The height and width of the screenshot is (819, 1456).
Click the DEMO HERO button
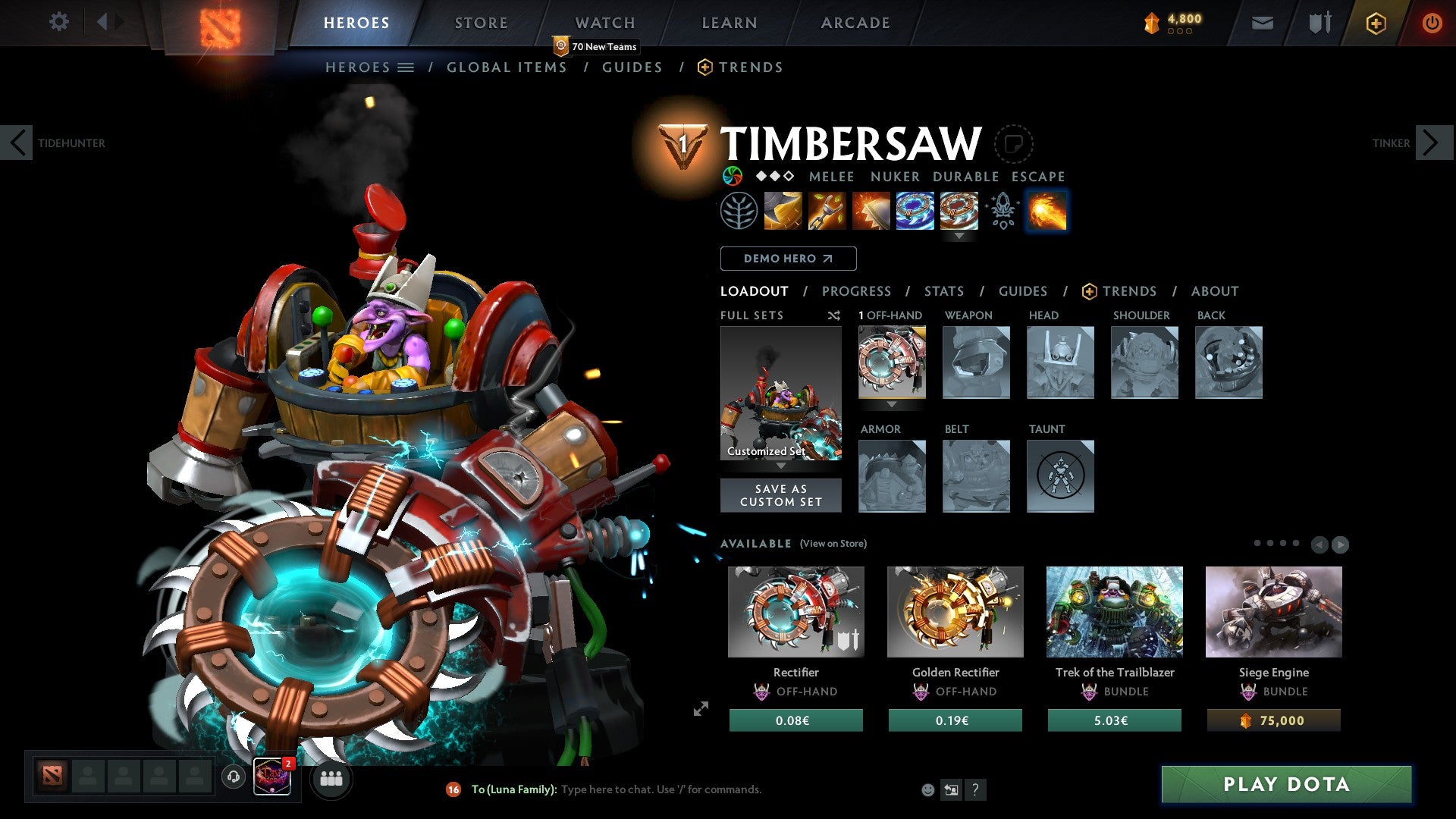[788, 258]
